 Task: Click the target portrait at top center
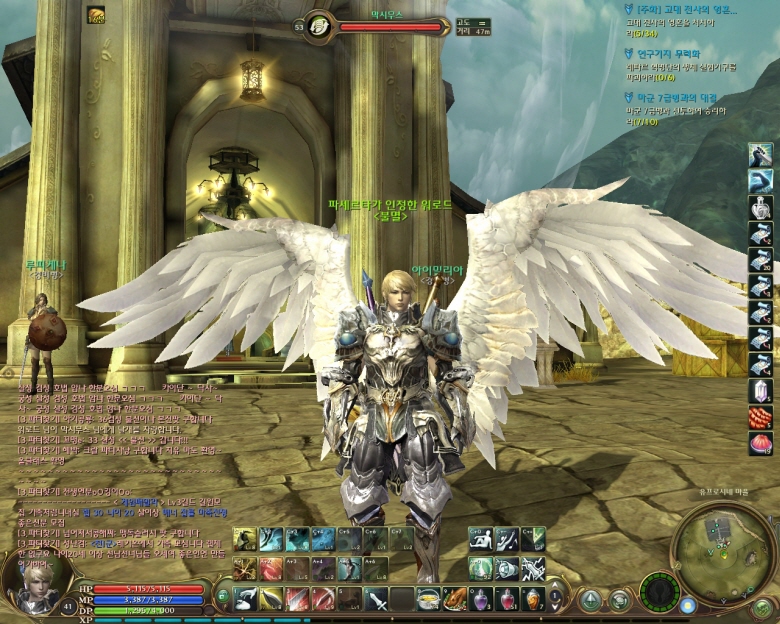[320, 25]
